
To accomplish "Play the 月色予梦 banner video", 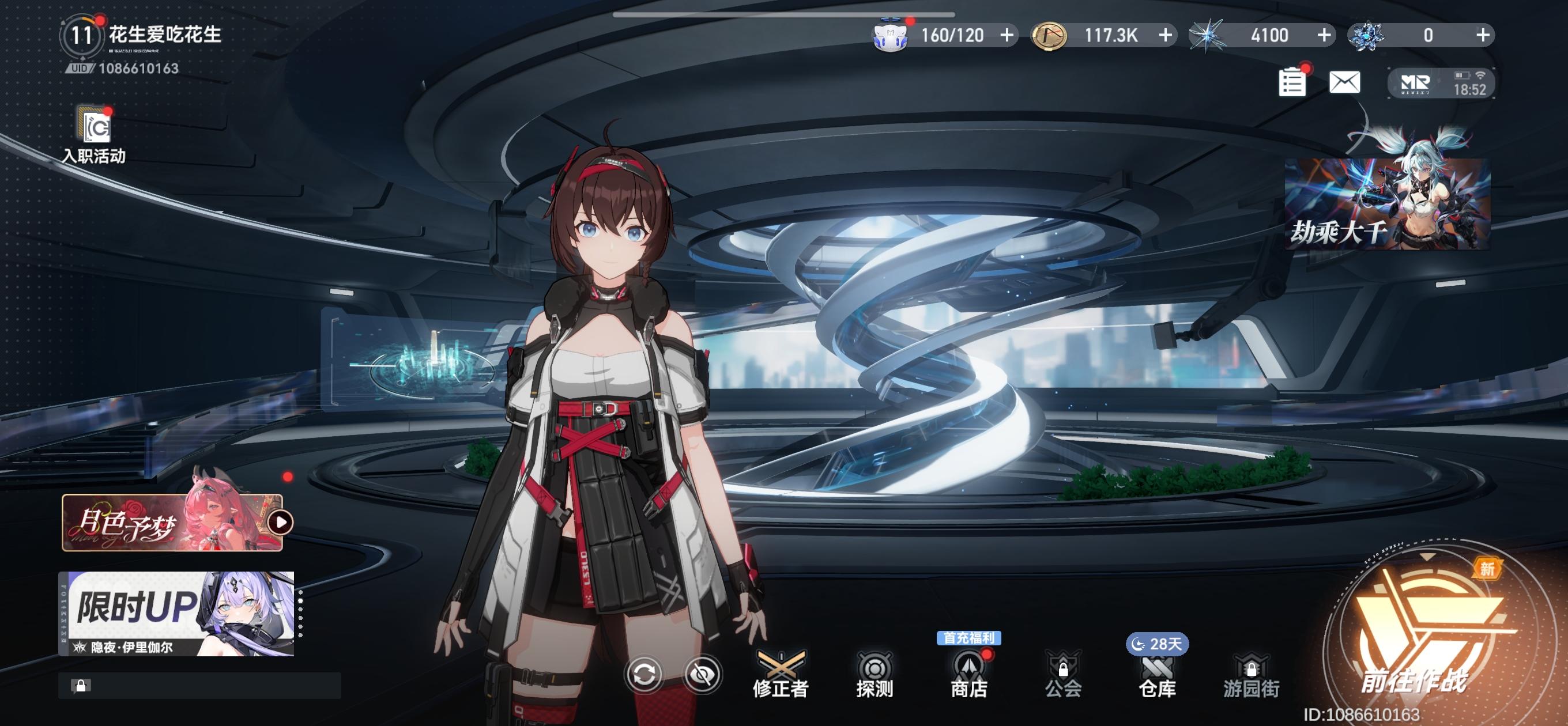I will pyautogui.click(x=281, y=522).
